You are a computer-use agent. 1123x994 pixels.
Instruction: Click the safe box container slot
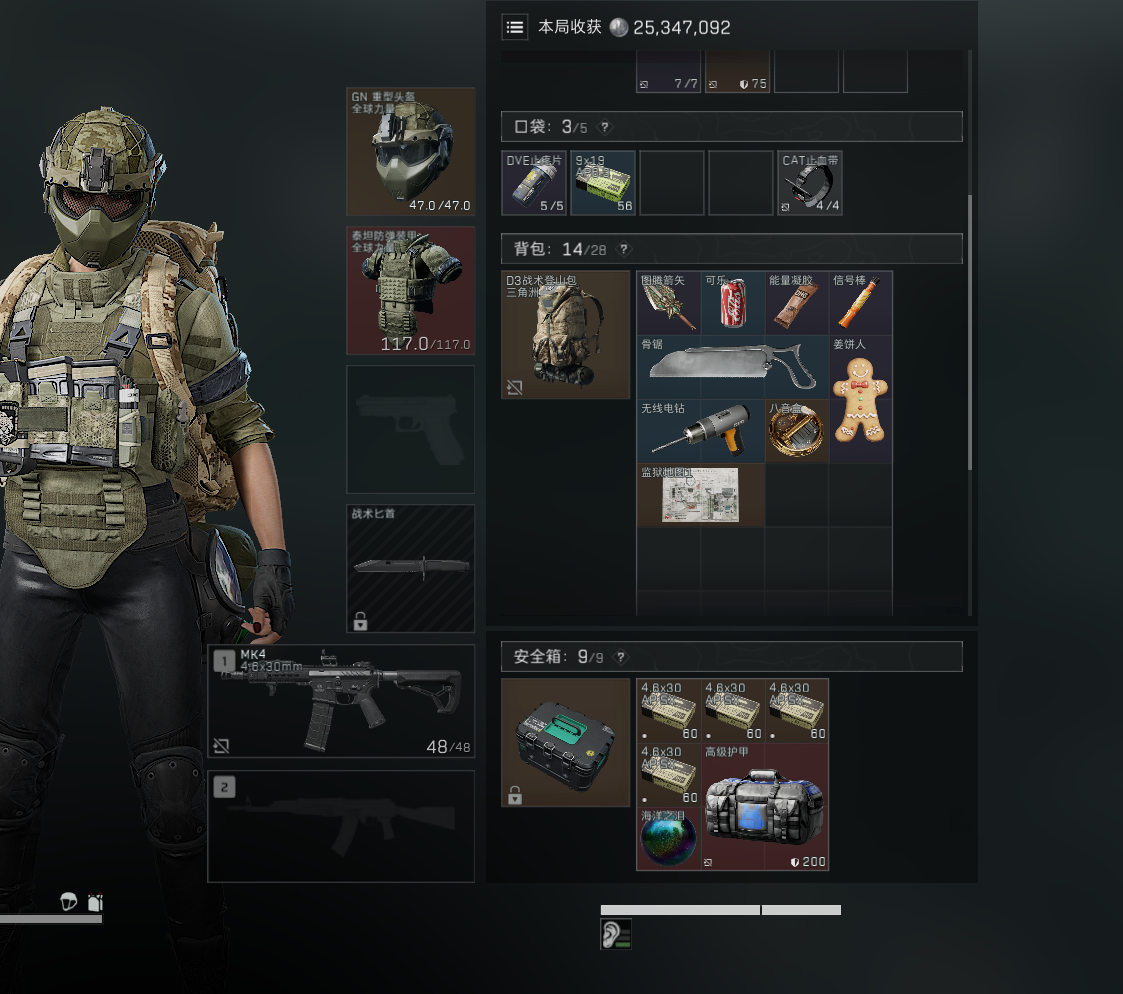pos(565,742)
